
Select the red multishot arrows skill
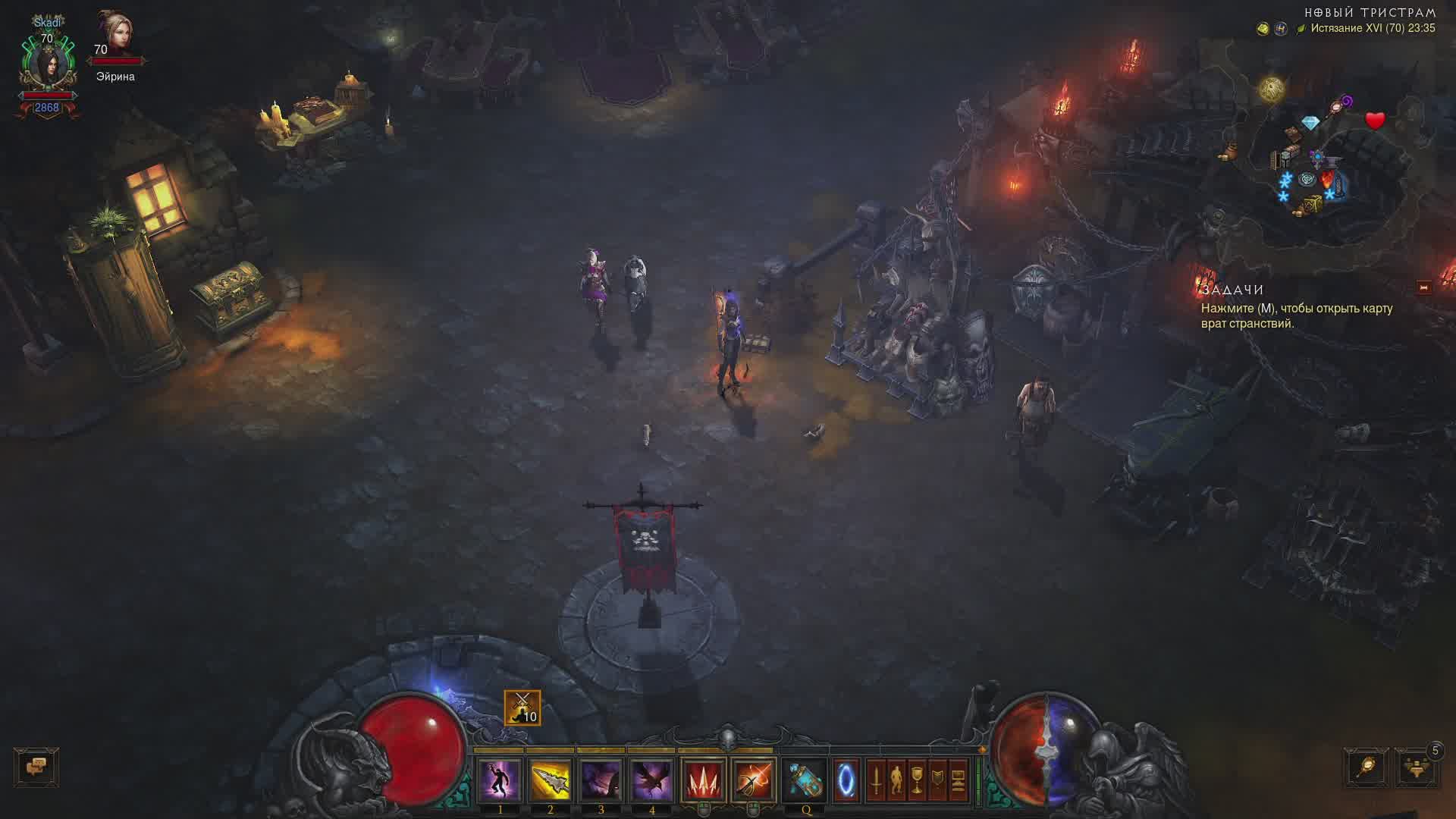pos(703,780)
